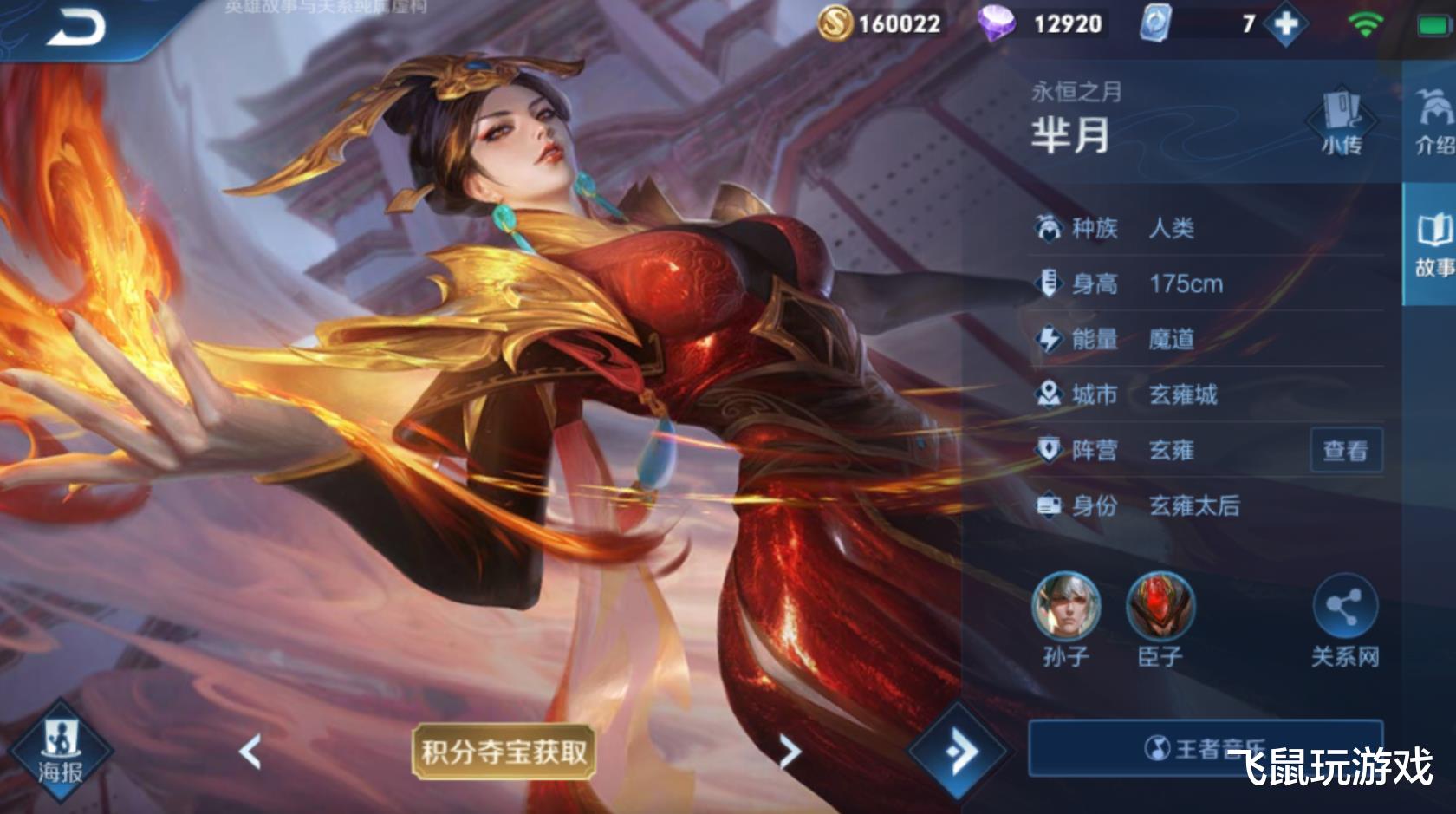Click the 查看 button beside 玄雍
1456x814 pixels.
(1347, 451)
